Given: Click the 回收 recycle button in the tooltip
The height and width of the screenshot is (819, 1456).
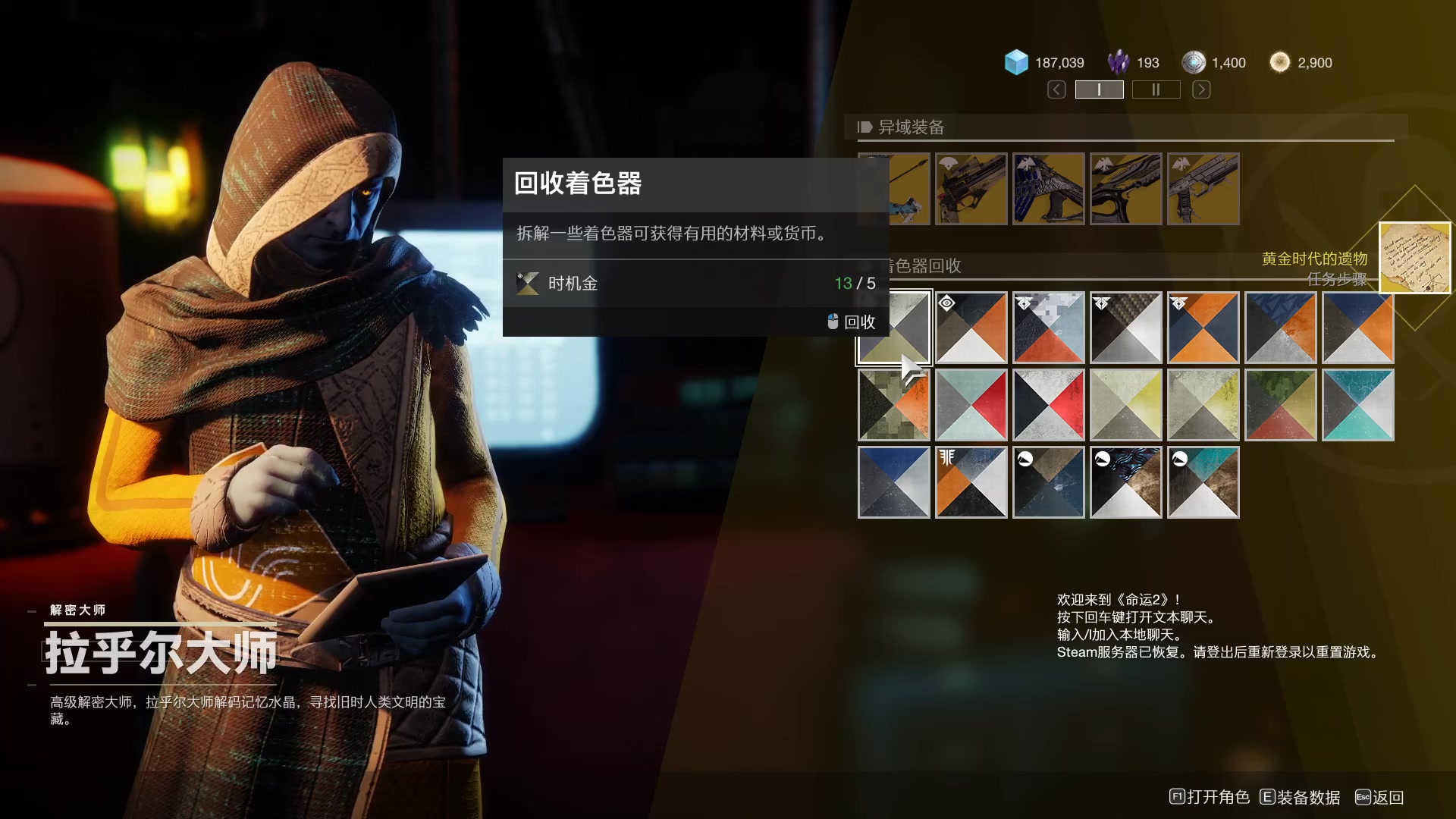Looking at the screenshot, I should tap(852, 322).
